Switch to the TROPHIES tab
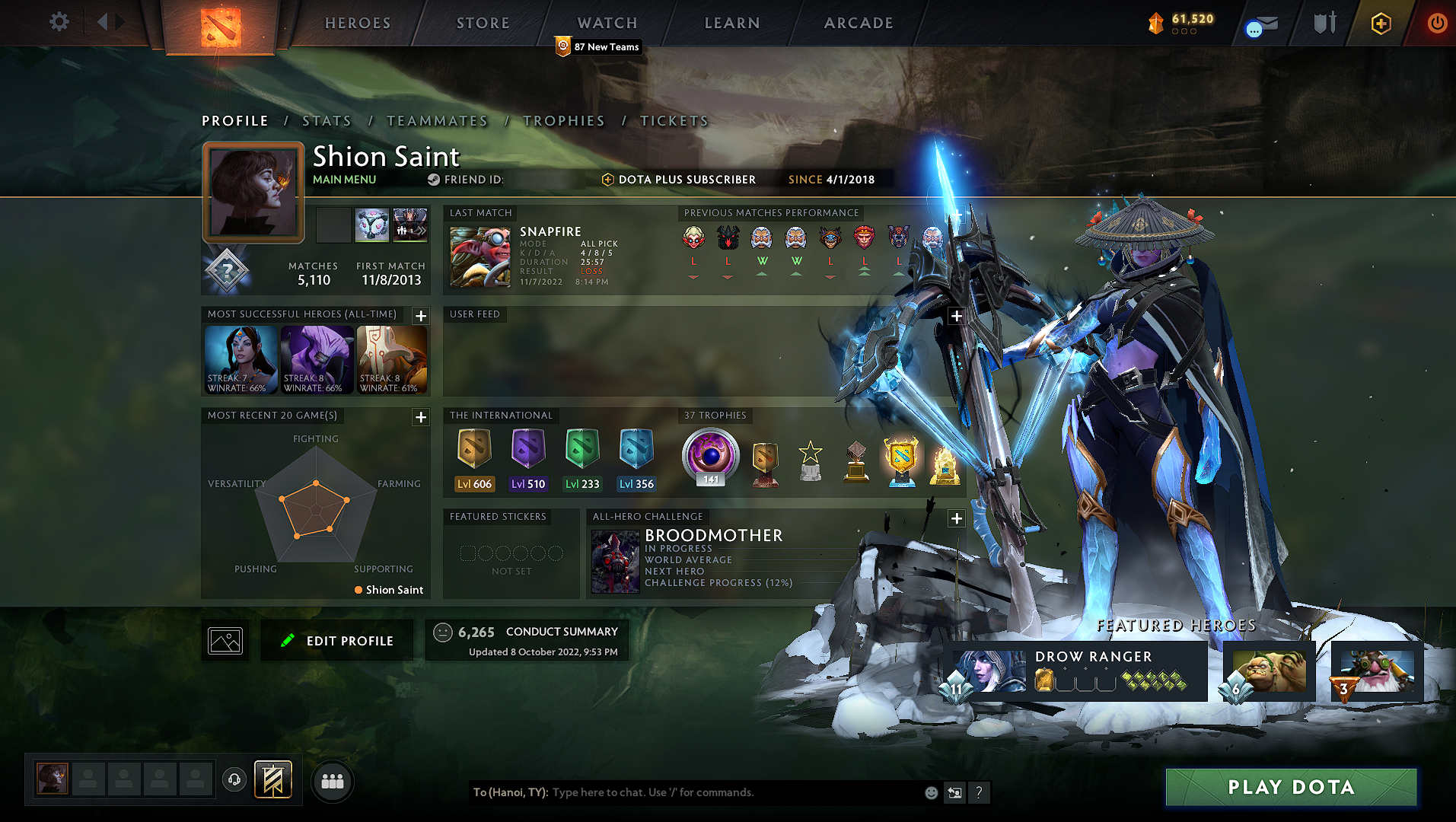The width and height of the screenshot is (1456, 822). (563, 120)
